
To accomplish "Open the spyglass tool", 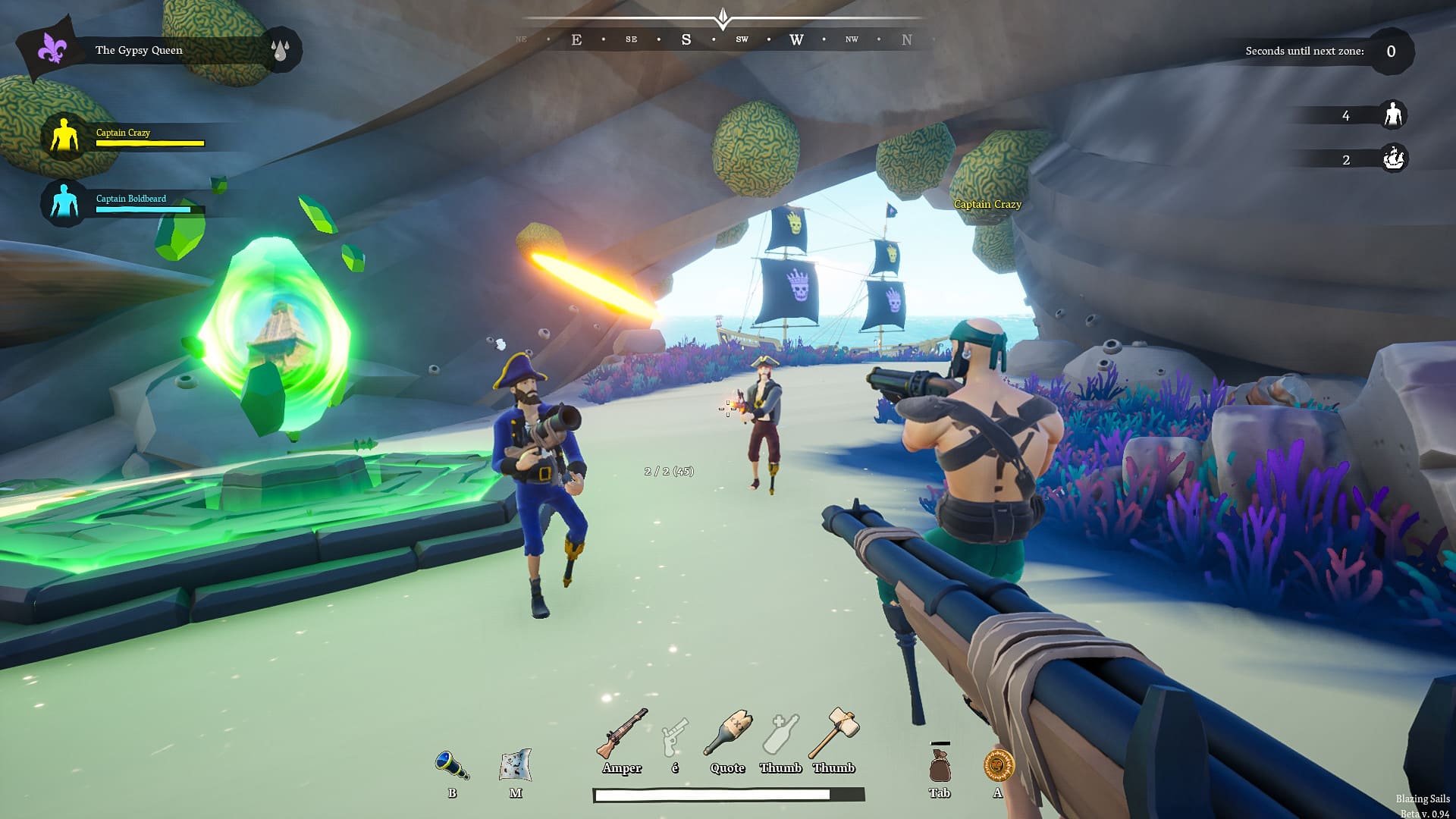I will click(452, 765).
